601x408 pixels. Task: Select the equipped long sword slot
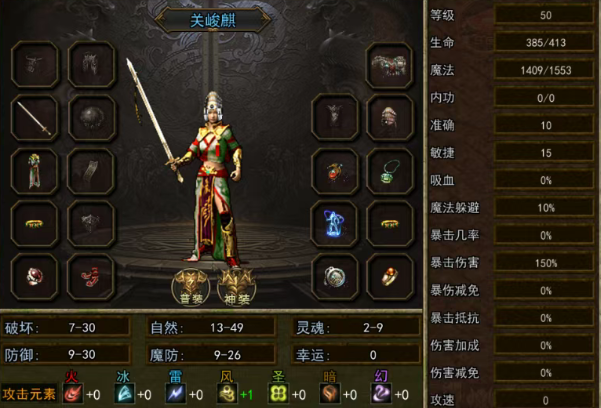(34, 120)
